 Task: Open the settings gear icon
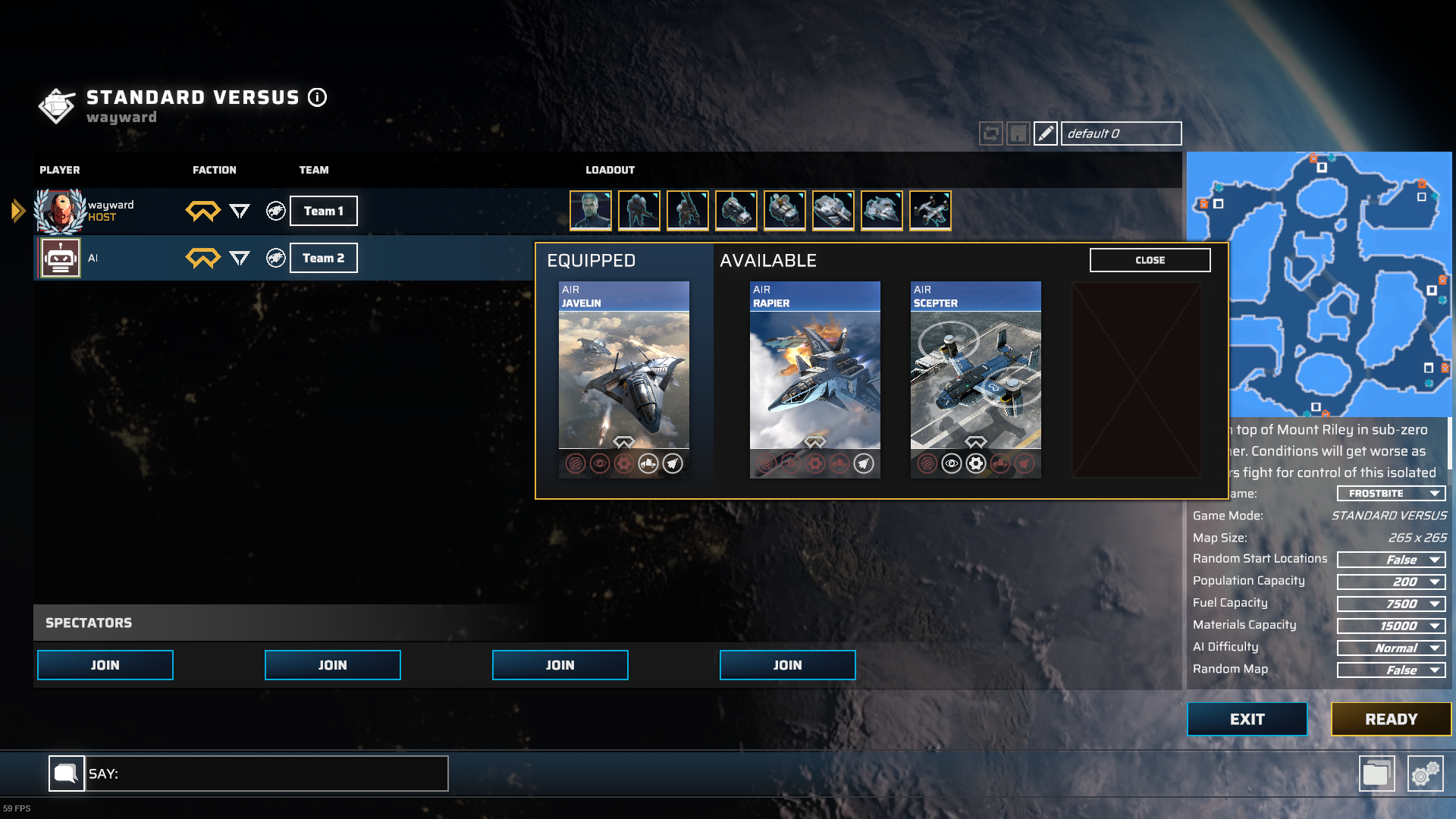click(x=1425, y=773)
